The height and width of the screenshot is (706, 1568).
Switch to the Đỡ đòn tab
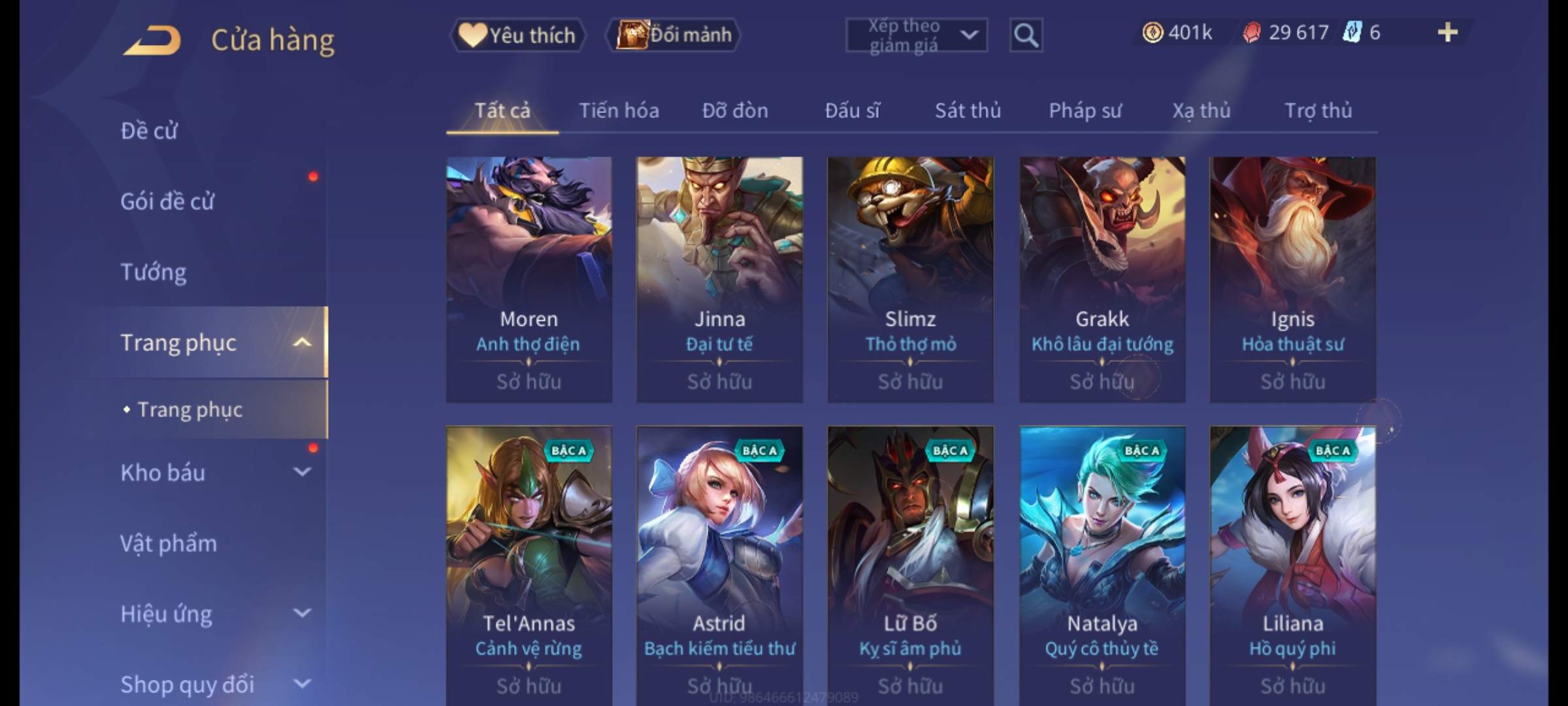(x=735, y=111)
